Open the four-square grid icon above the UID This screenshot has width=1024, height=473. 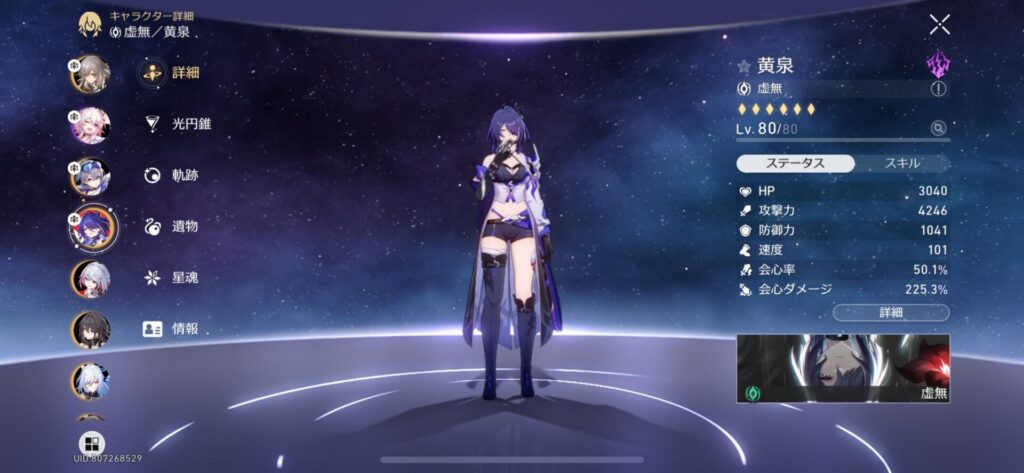(91, 443)
